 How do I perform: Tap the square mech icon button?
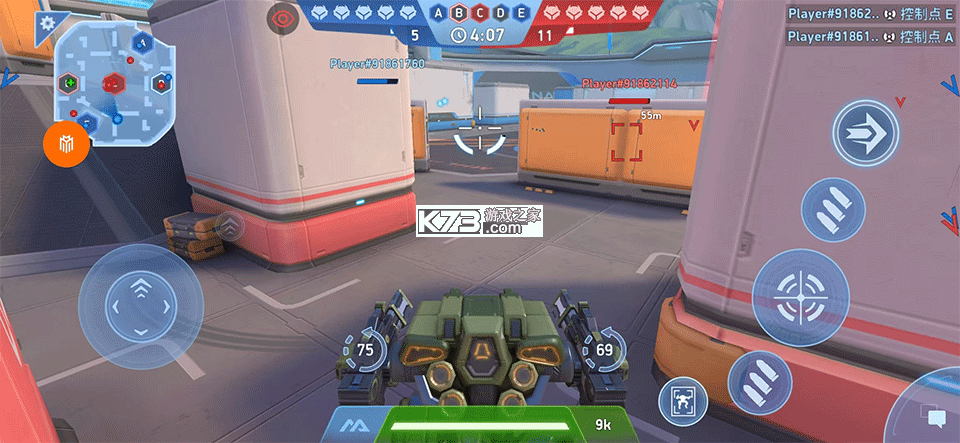[x=682, y=402]
